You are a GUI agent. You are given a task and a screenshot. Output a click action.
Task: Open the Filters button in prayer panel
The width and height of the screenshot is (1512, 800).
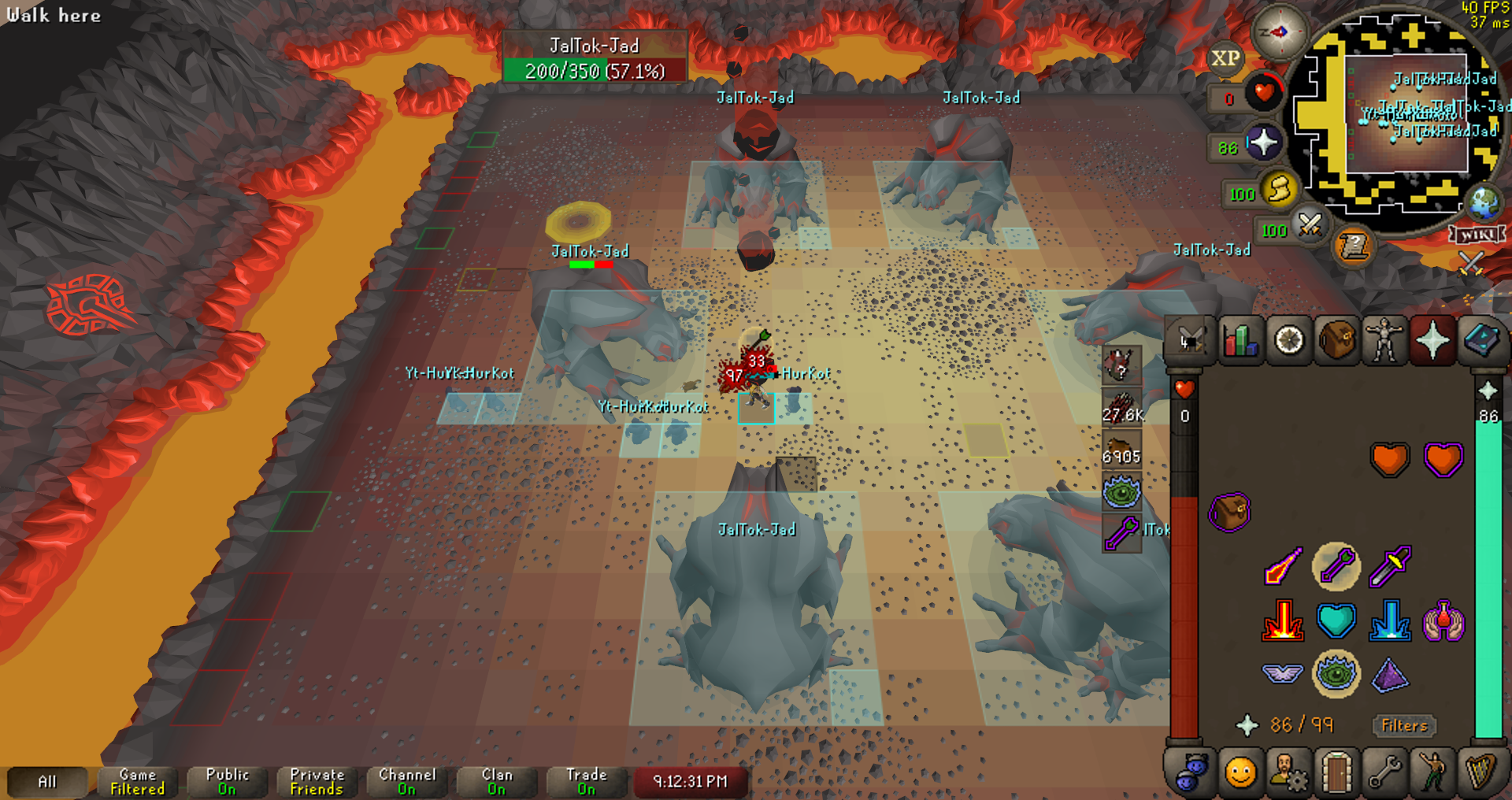(1404, 725)
